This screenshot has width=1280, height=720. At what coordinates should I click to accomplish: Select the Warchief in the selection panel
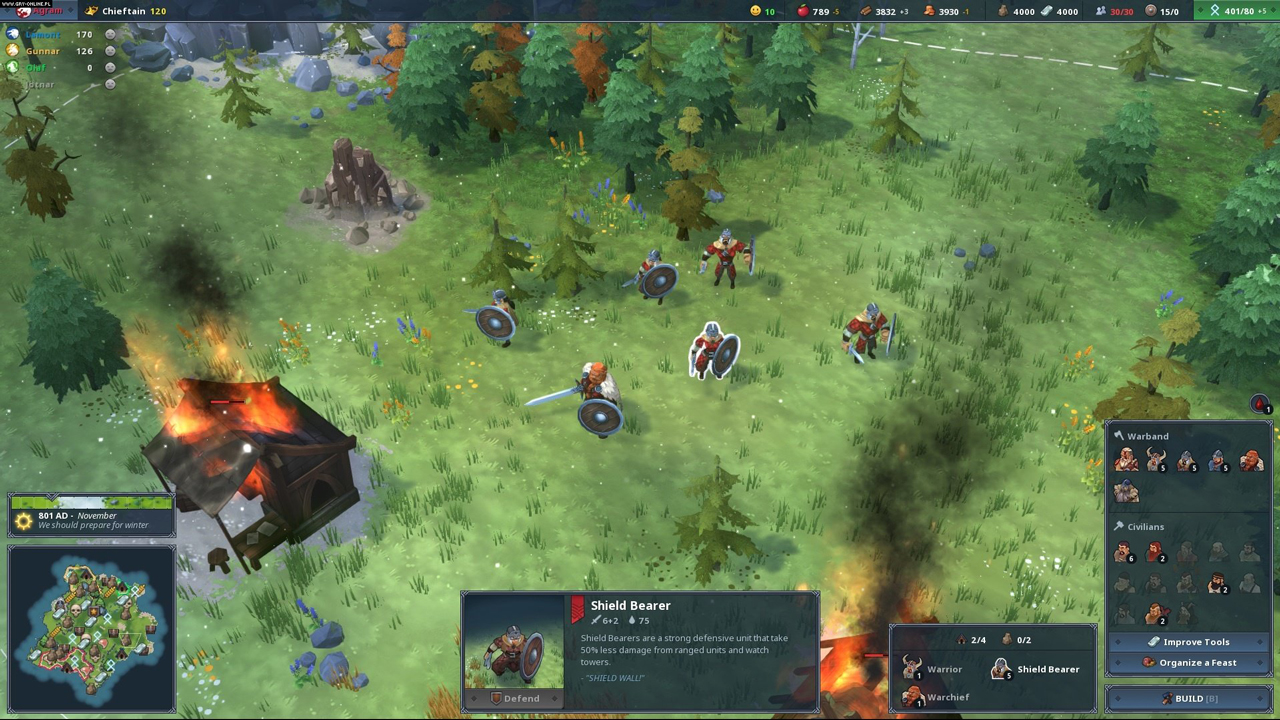tap(936, 697)
